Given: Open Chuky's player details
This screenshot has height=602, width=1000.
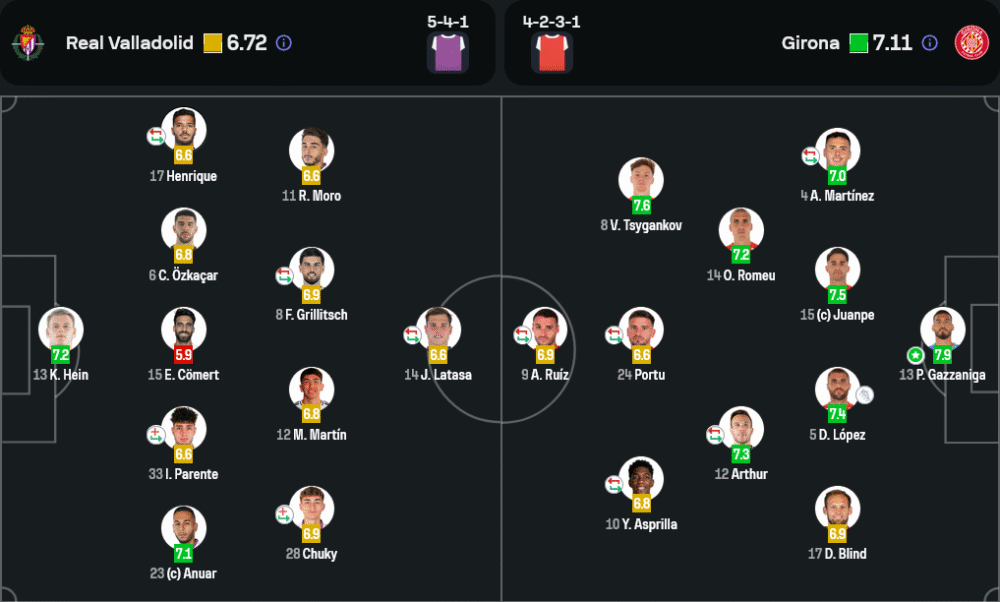Looking at the screenshot, I should 311,508.
